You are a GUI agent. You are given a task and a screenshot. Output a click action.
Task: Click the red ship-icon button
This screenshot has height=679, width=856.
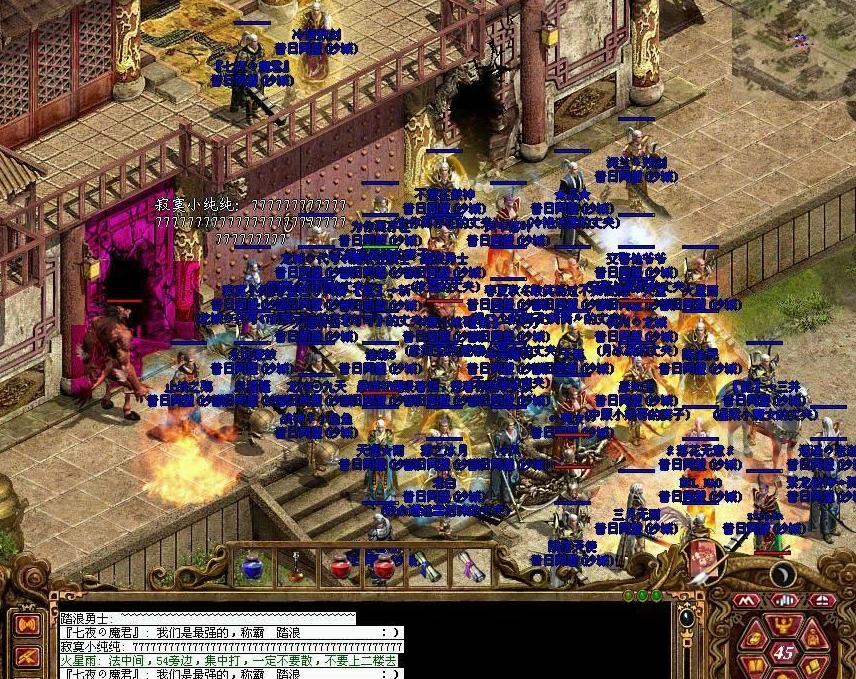click(x=822, y=600)
